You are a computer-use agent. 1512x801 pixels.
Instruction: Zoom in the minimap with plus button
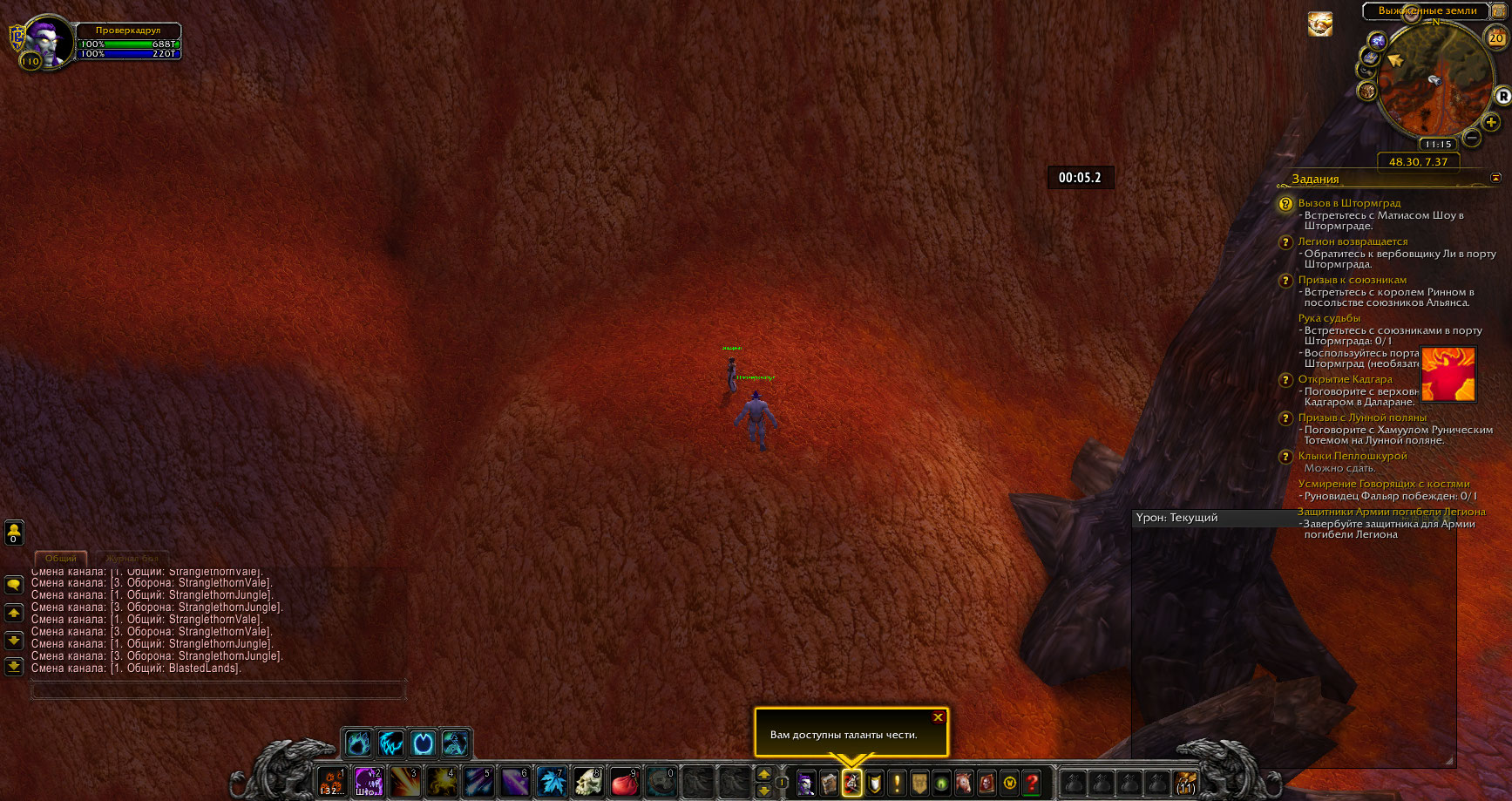[x=1491, y=122]
